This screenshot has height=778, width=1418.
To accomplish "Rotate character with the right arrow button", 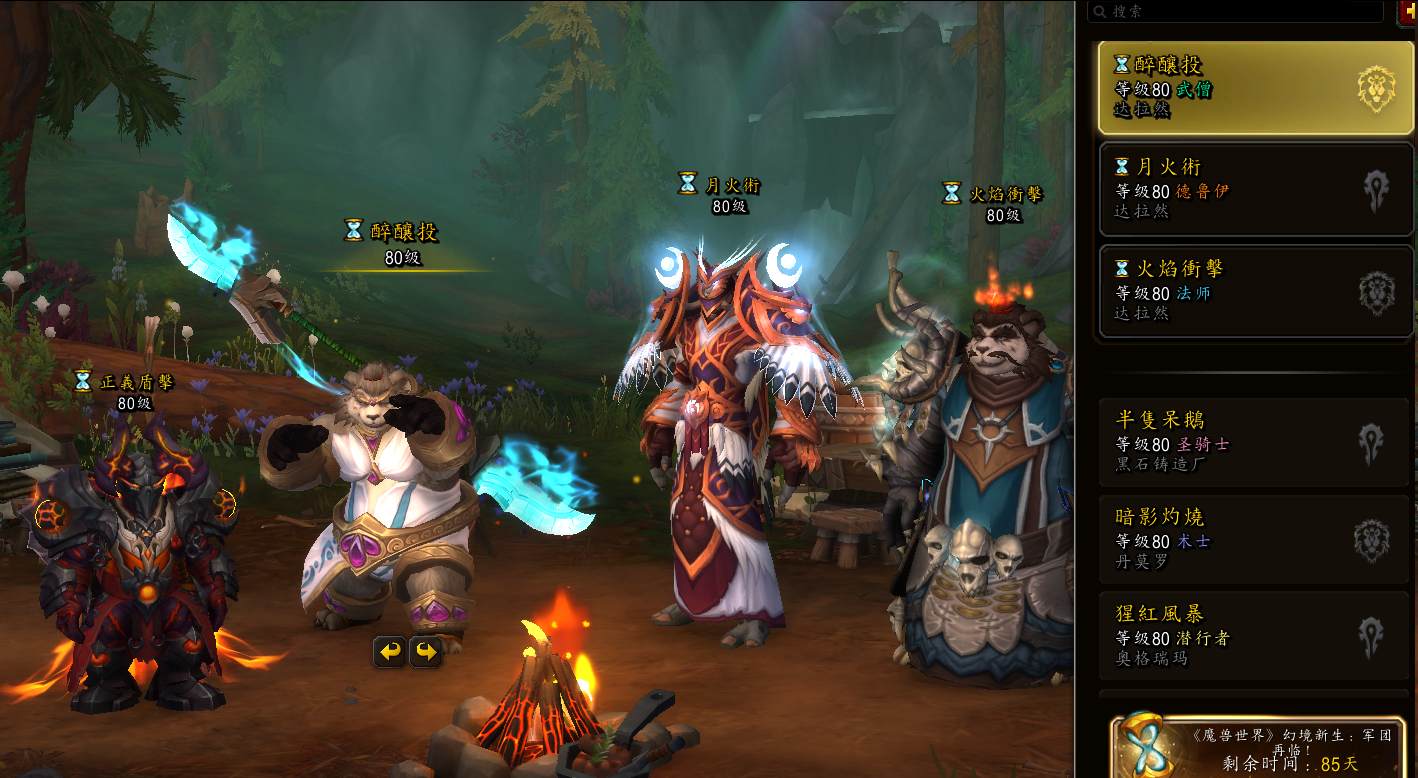I will pos(427,653).
